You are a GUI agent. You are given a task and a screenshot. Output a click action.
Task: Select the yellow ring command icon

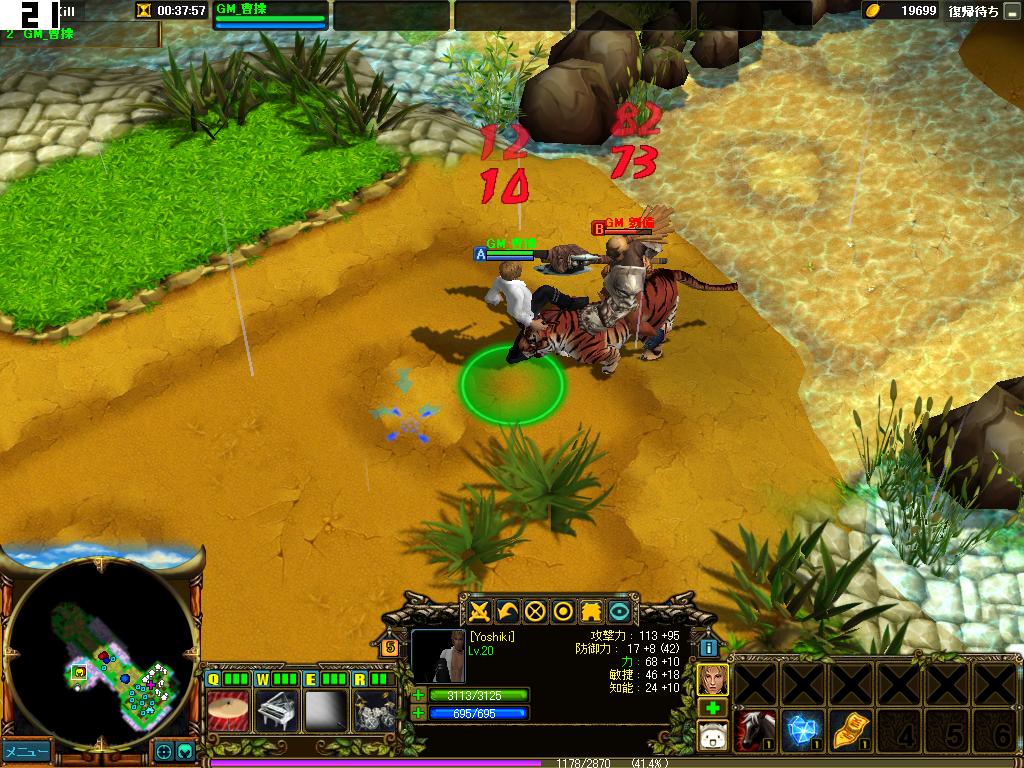click(x=564, y=611)
